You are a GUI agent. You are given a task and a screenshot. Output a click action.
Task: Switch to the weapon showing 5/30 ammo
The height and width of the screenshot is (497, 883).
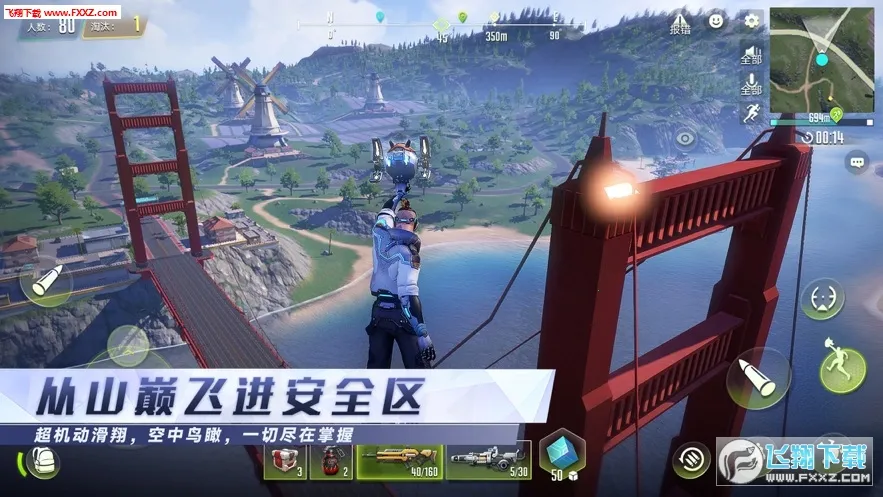tap(488, 460)
